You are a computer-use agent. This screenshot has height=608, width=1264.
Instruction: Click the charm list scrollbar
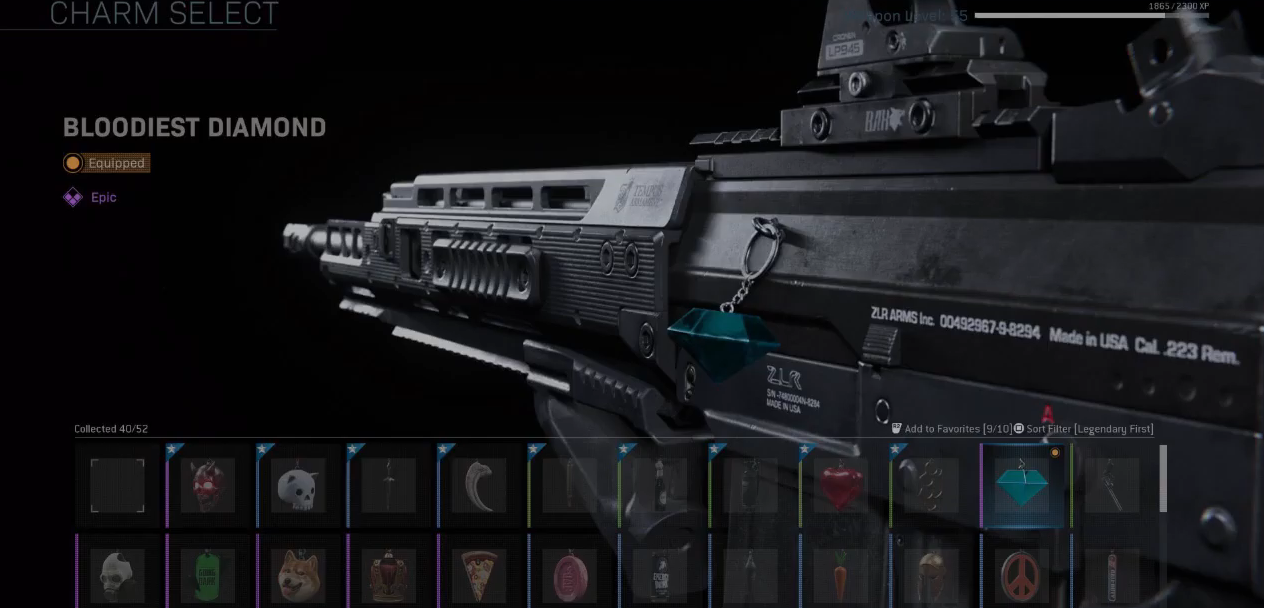click(1162, 480)
